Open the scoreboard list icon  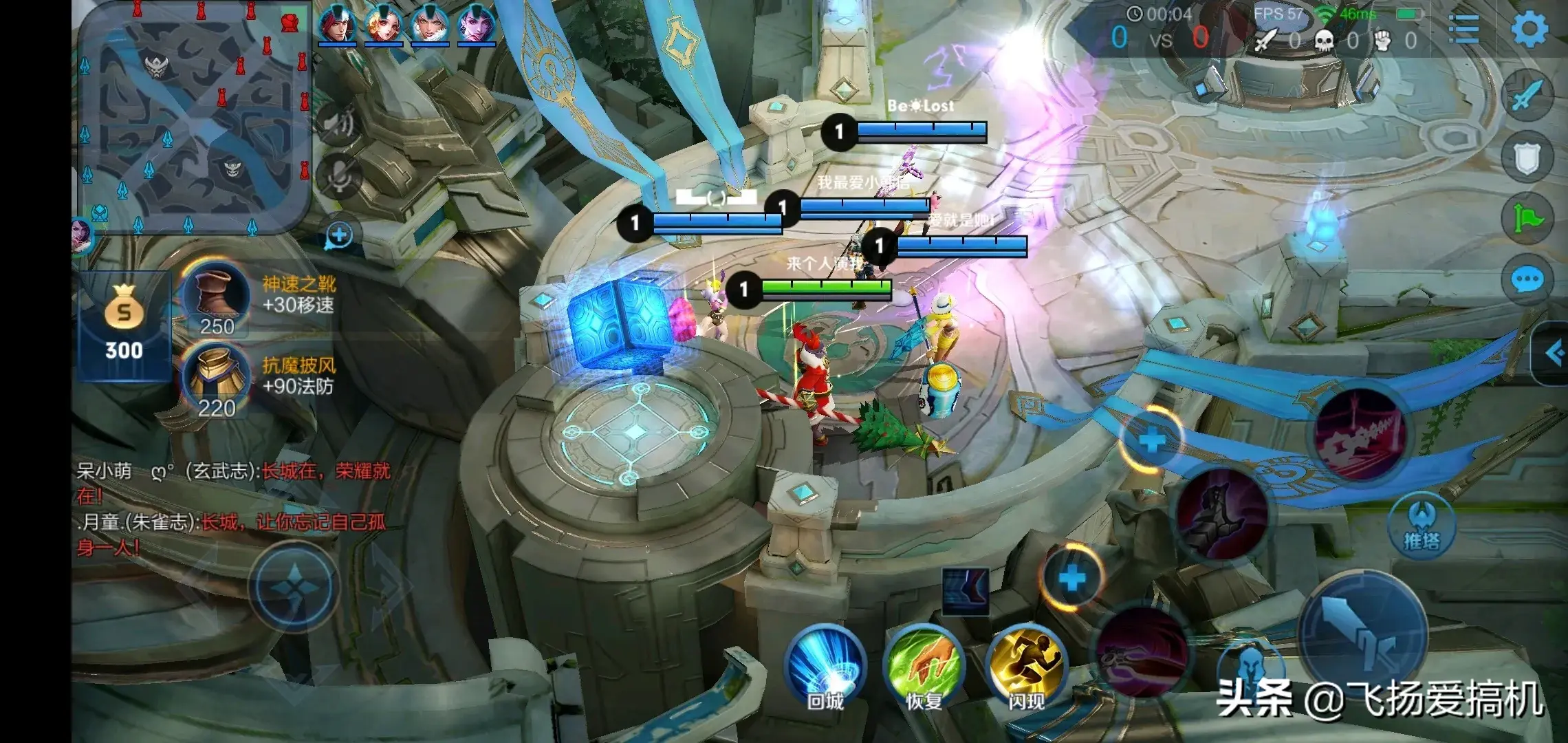1463,29
